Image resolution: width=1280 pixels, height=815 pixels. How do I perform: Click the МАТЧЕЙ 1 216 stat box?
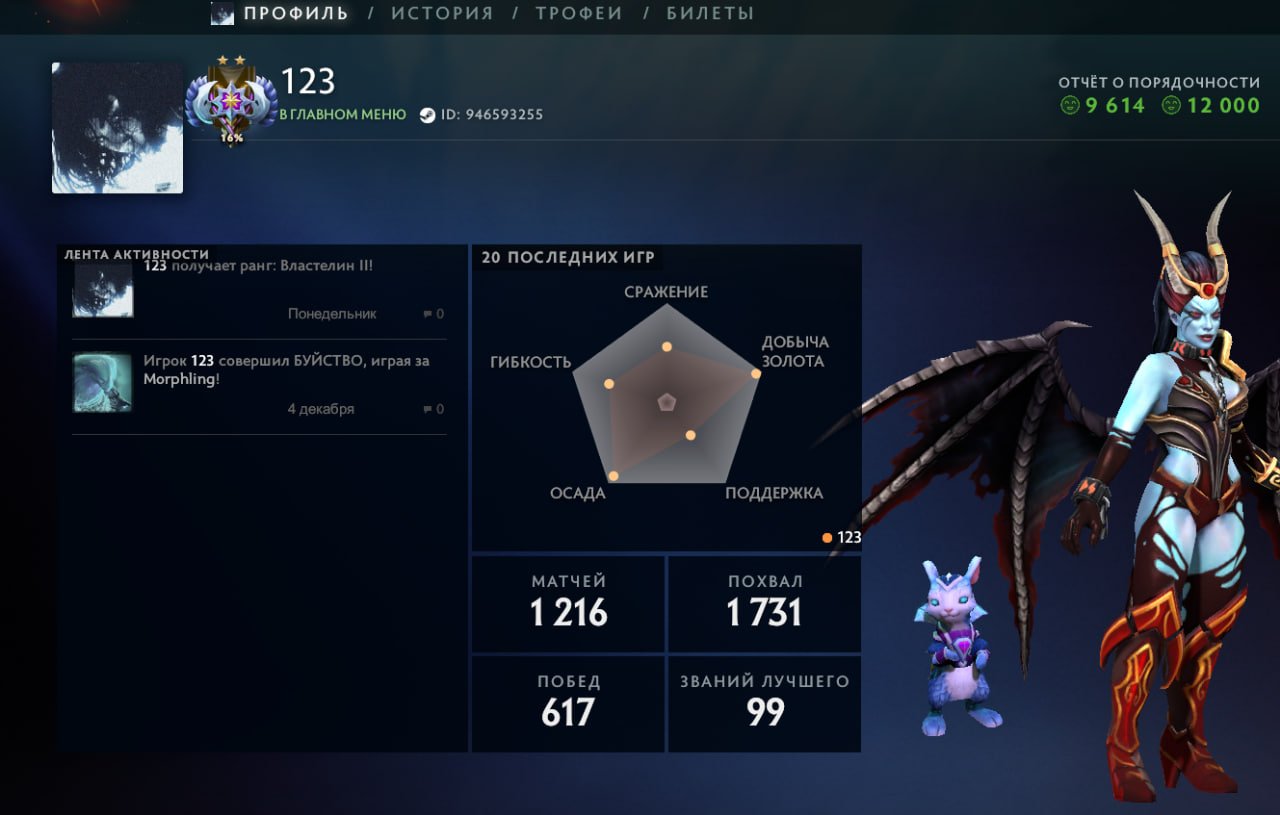pos(567,602)
